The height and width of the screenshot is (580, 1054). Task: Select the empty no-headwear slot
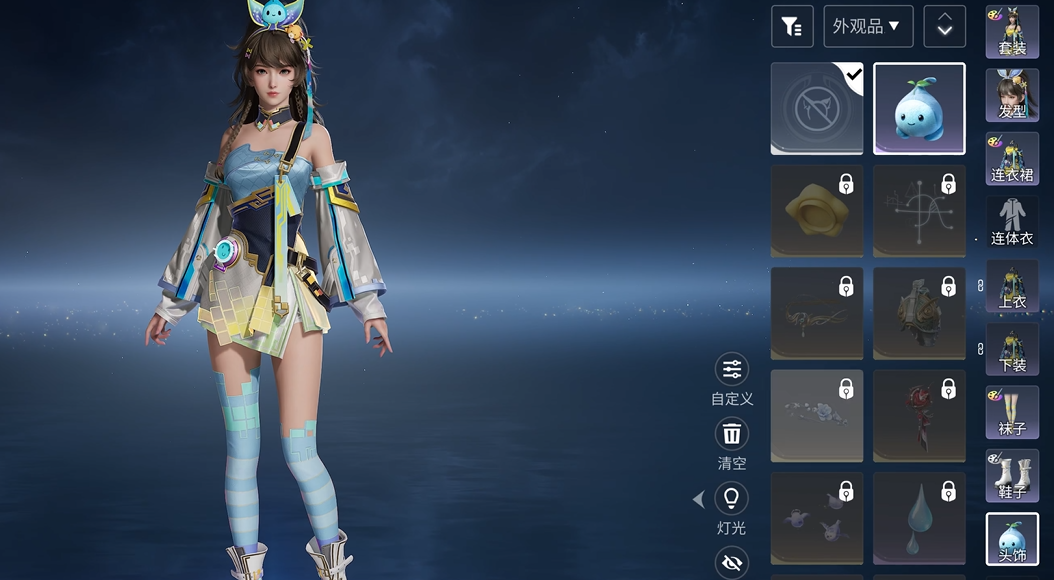(x=817, y=109)
